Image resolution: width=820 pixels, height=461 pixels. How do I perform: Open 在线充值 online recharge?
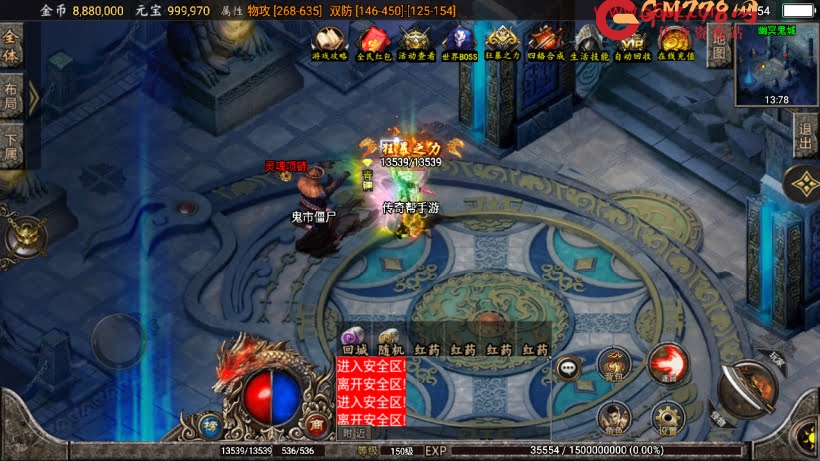pos(676,42)
